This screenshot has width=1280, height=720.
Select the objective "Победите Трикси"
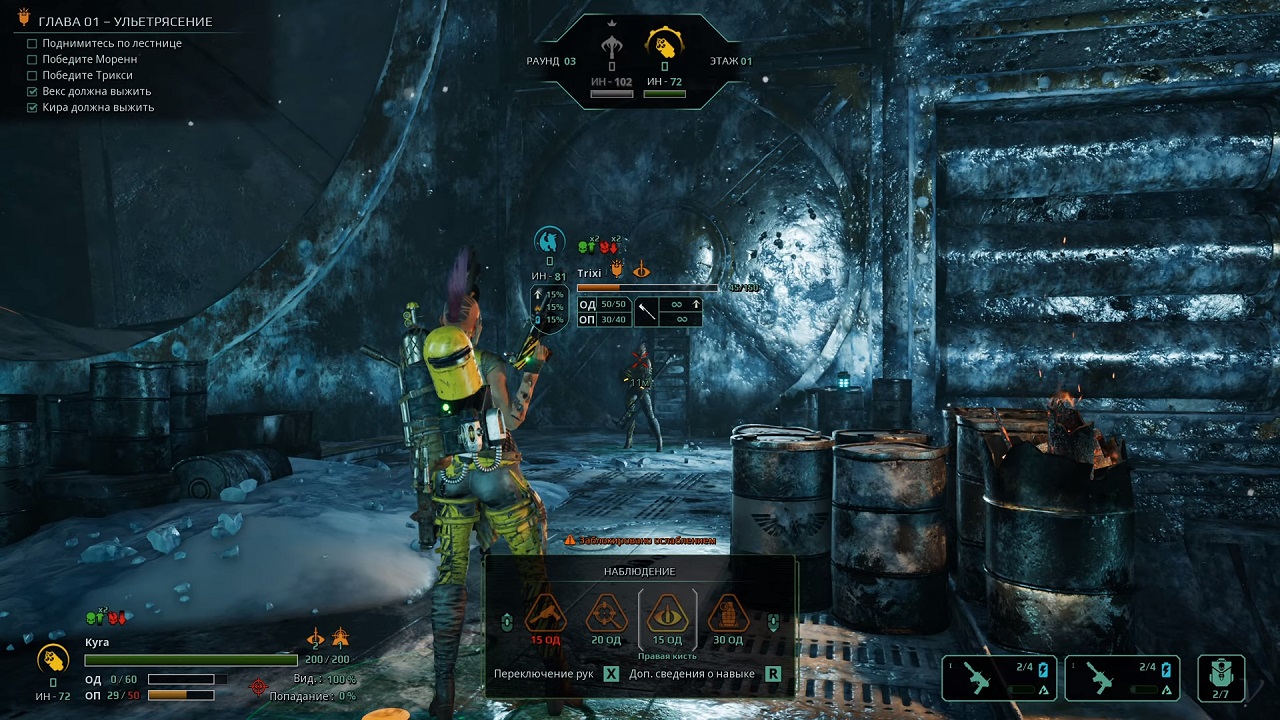(x=87, y=75)
